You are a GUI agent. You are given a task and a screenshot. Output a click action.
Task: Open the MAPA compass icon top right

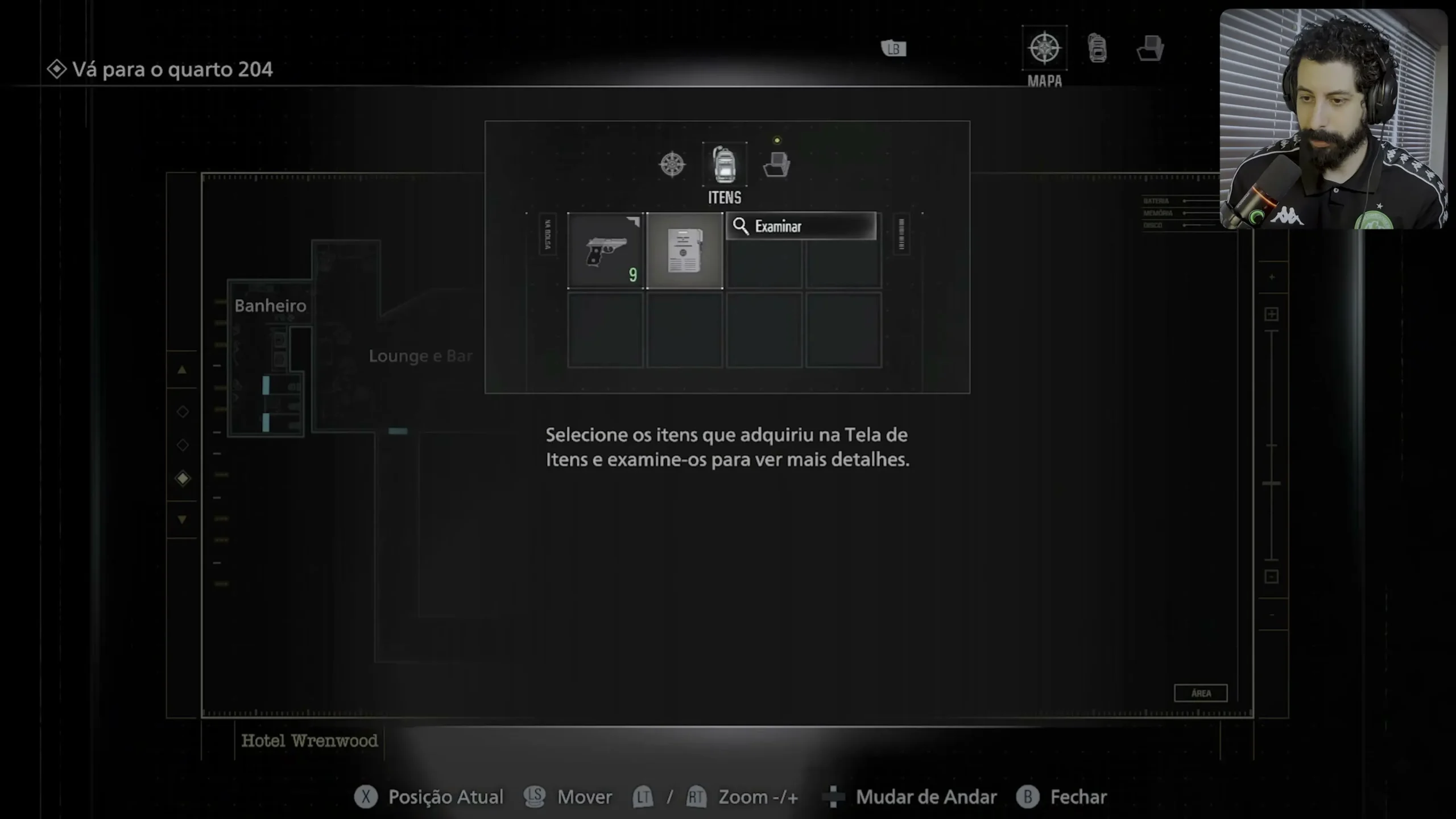(x=1045, y=48)
